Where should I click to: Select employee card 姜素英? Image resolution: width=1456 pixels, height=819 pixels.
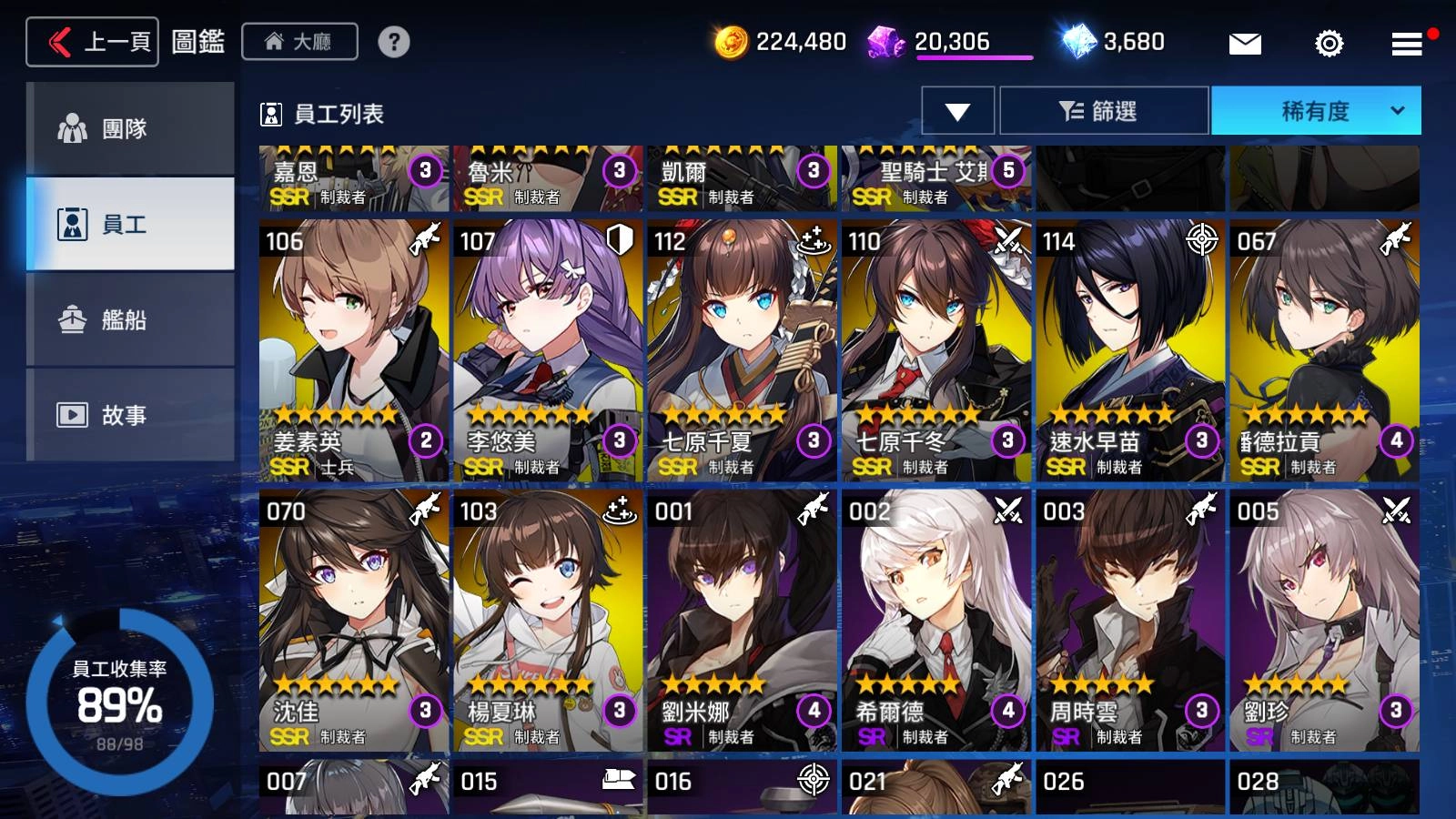pyautogui.click(x=353, y=350)
